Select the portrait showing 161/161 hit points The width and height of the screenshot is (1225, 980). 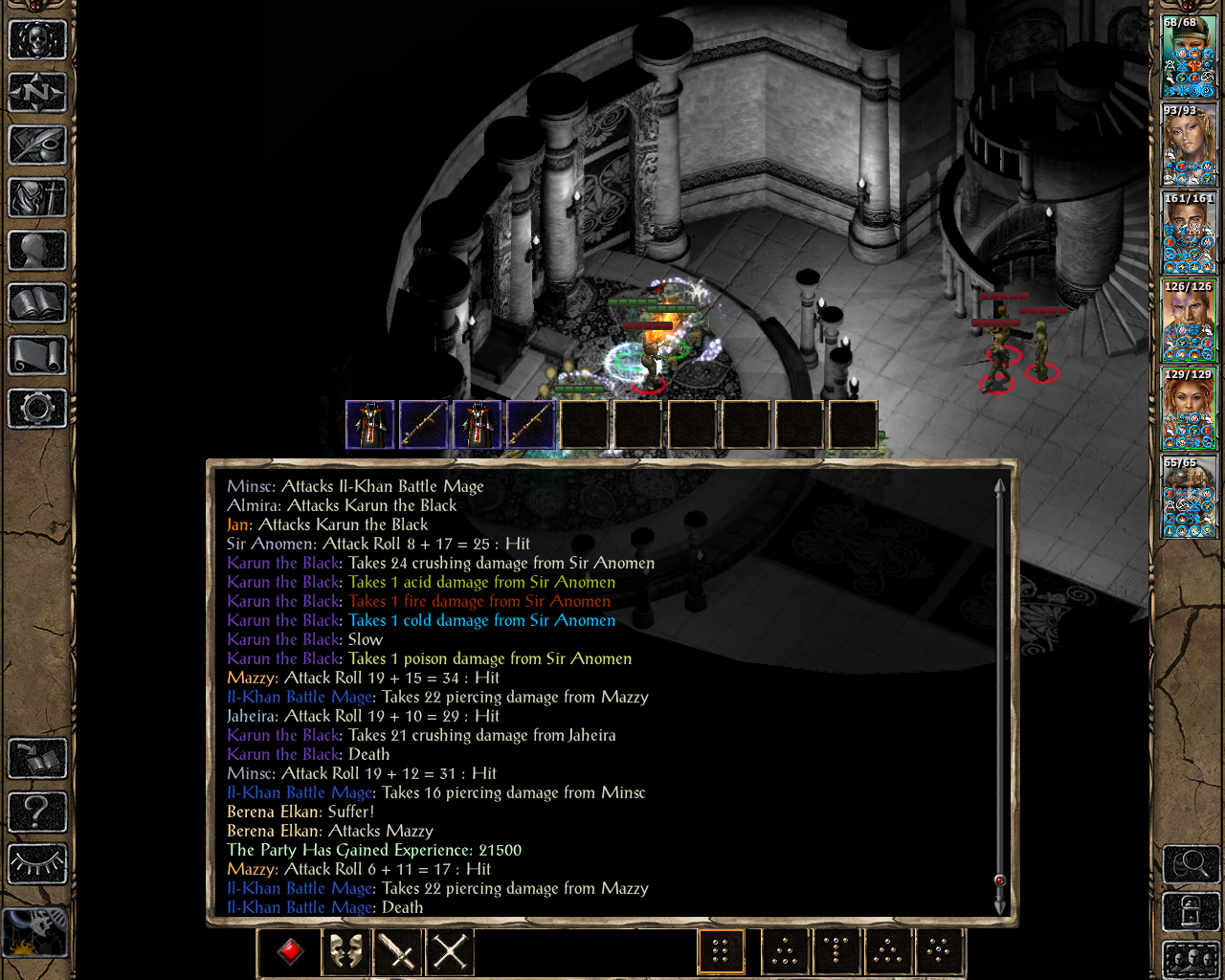click(x=1189, y=234)
